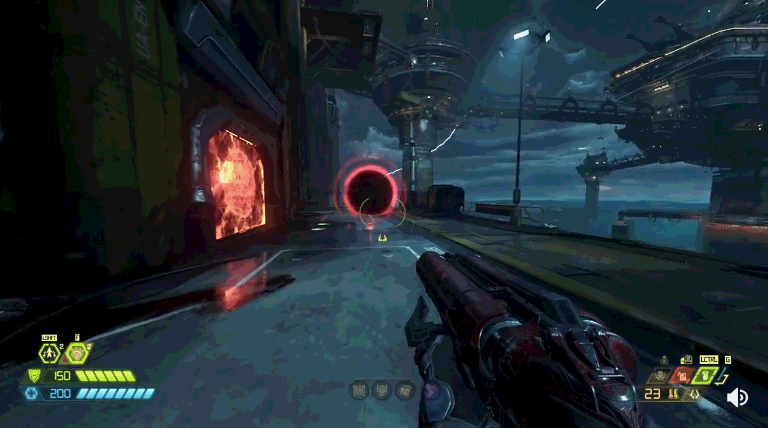Toggle the video player's speaker volume icon
The height and width of the screenshot is (428, 768).
pos(737,397)
